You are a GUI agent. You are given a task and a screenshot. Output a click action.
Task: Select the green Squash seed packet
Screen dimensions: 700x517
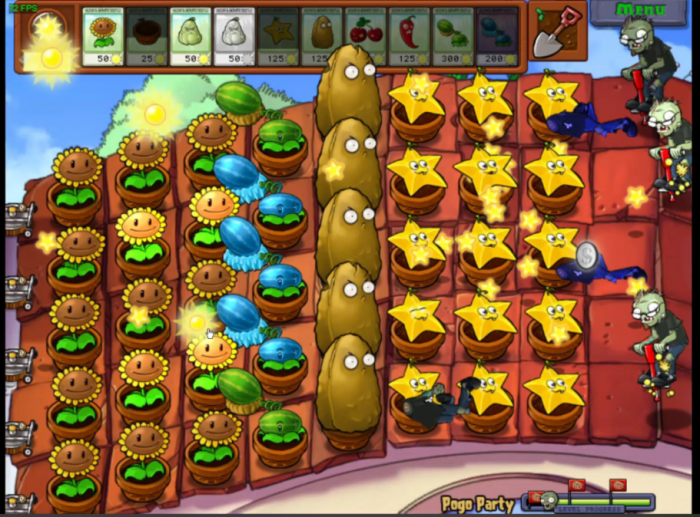click(190, 38)
